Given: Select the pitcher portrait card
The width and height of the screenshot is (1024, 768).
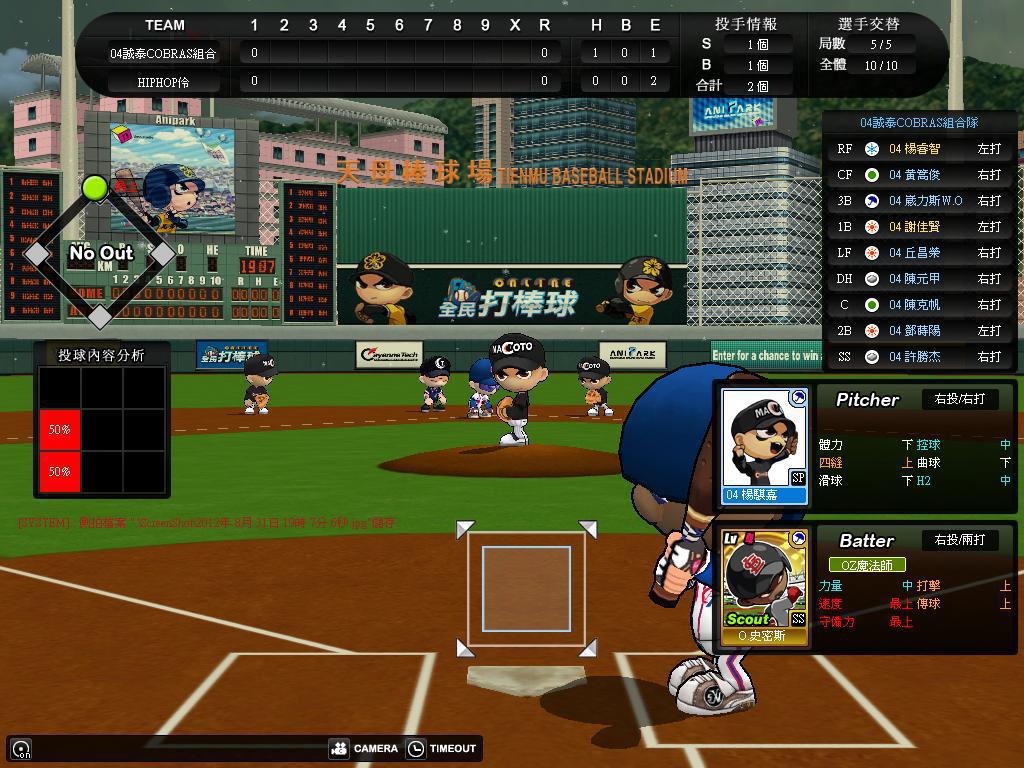Looking at the screenshot, I should click(765, 445).
